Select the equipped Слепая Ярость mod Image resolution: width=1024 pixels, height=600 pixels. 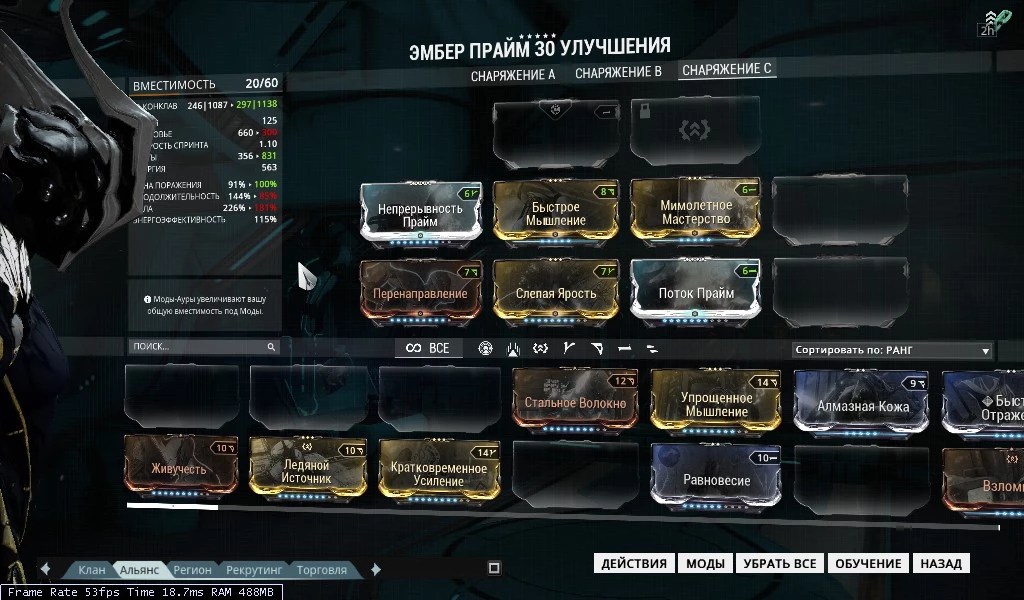point(557,293)
